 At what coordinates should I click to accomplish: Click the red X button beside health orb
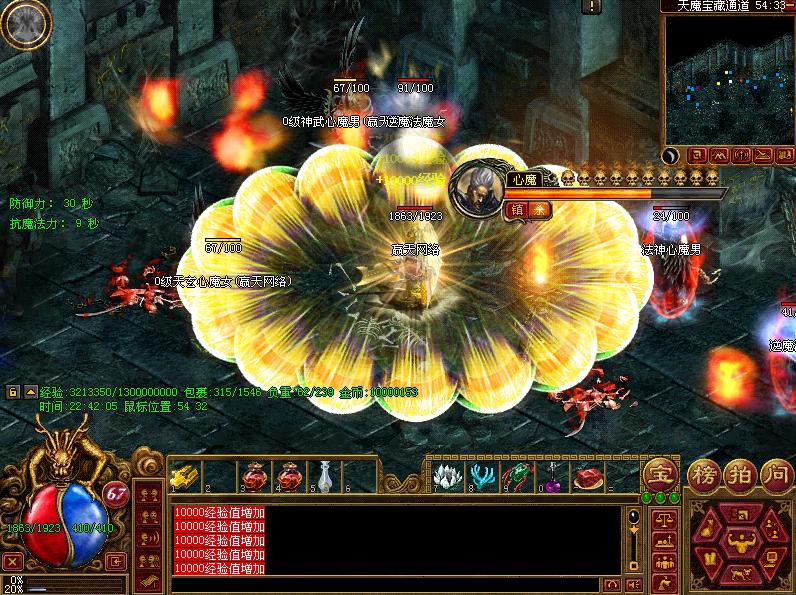click(x=12, y=561)
